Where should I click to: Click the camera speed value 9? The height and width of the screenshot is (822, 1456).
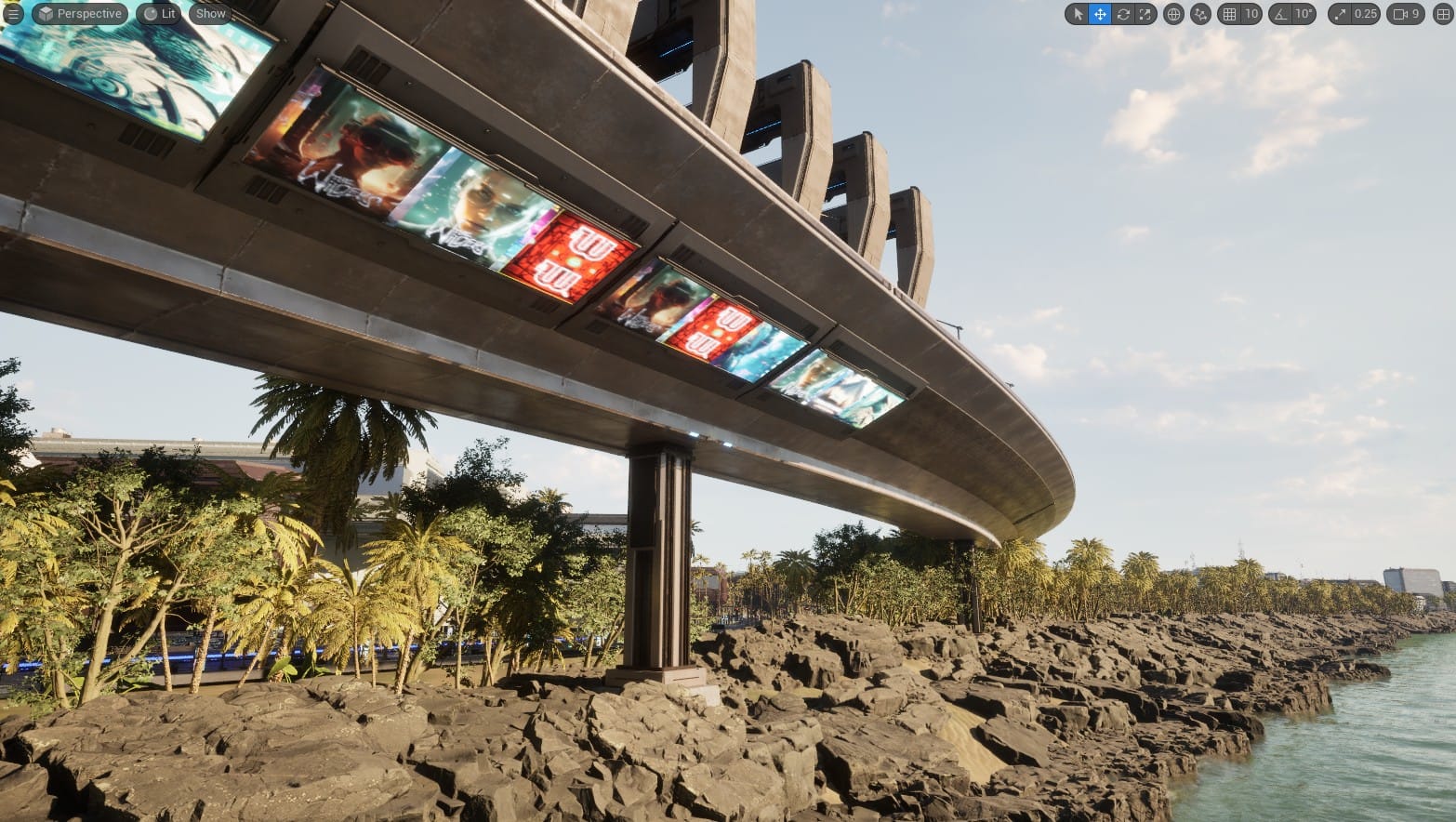coord(1414,14)
